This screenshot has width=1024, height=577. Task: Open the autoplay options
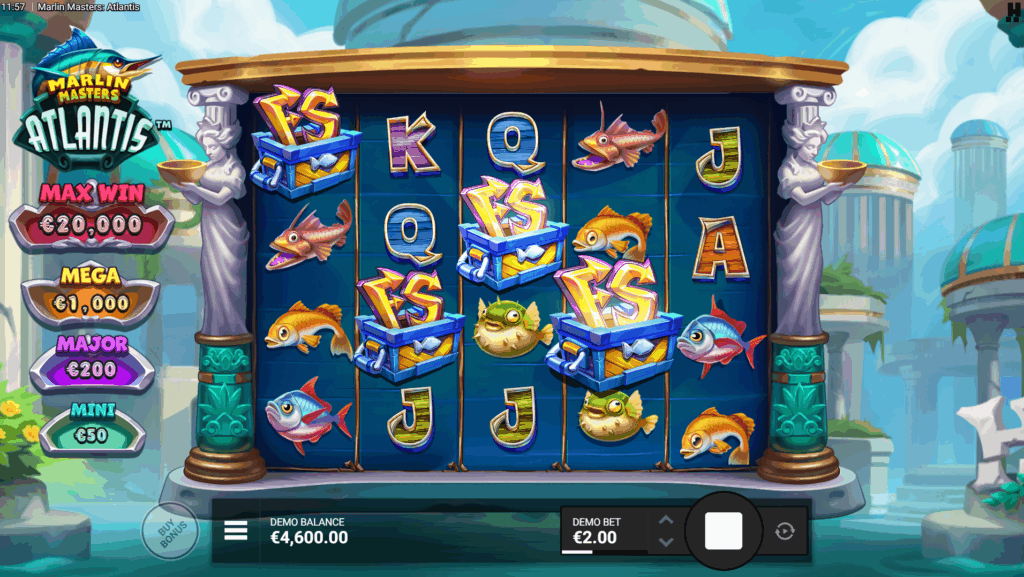point(785,531)
